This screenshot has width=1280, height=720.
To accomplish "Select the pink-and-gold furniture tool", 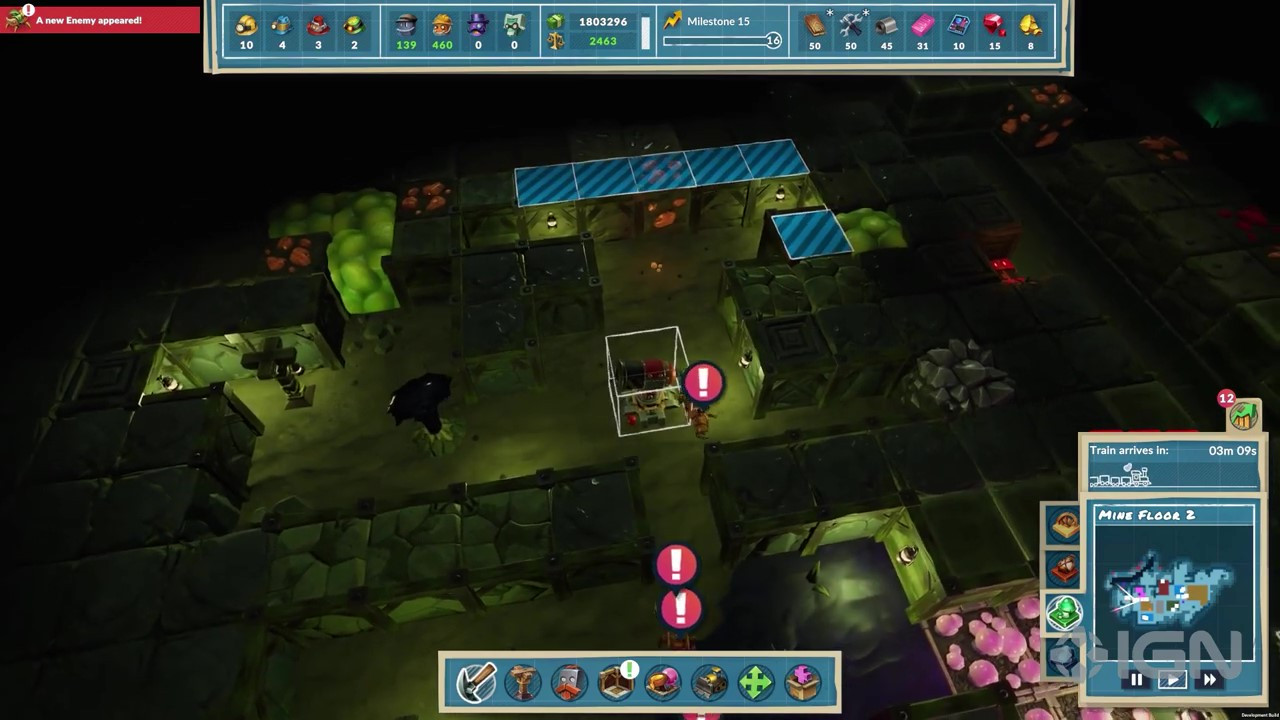I will point(663,682).
